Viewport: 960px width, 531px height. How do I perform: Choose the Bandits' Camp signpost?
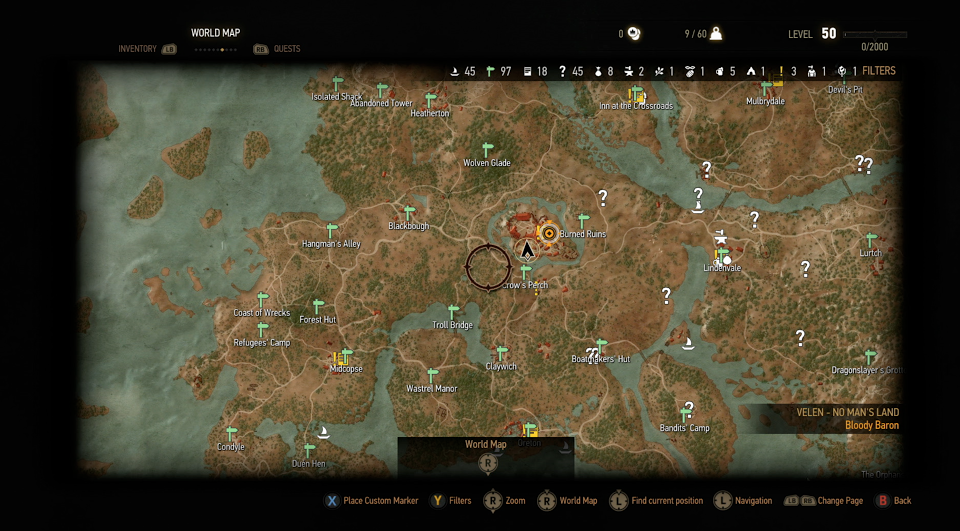(x=687, y=415)
